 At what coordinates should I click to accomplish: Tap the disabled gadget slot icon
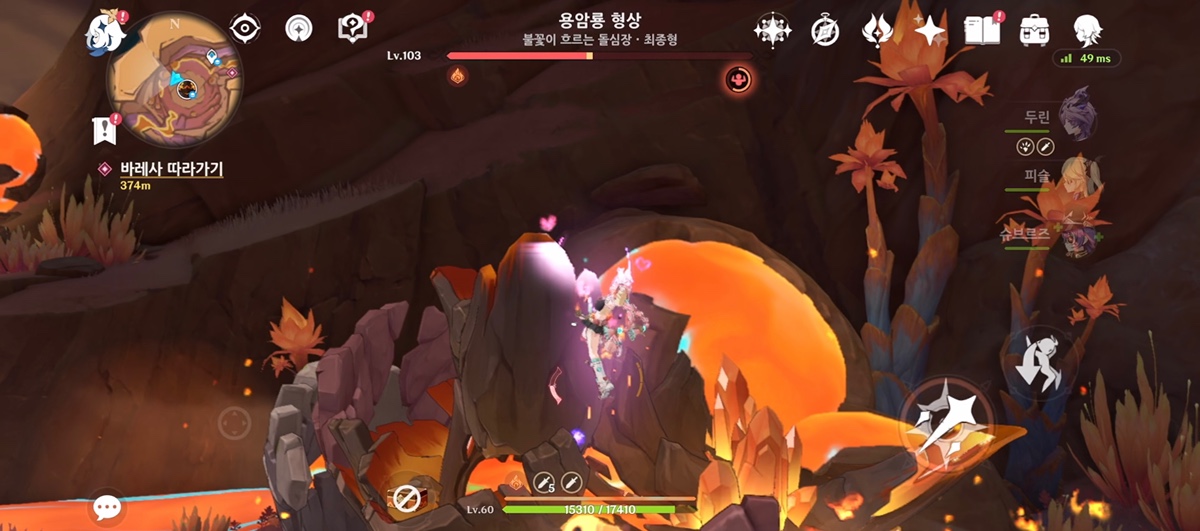click(405, 495)
